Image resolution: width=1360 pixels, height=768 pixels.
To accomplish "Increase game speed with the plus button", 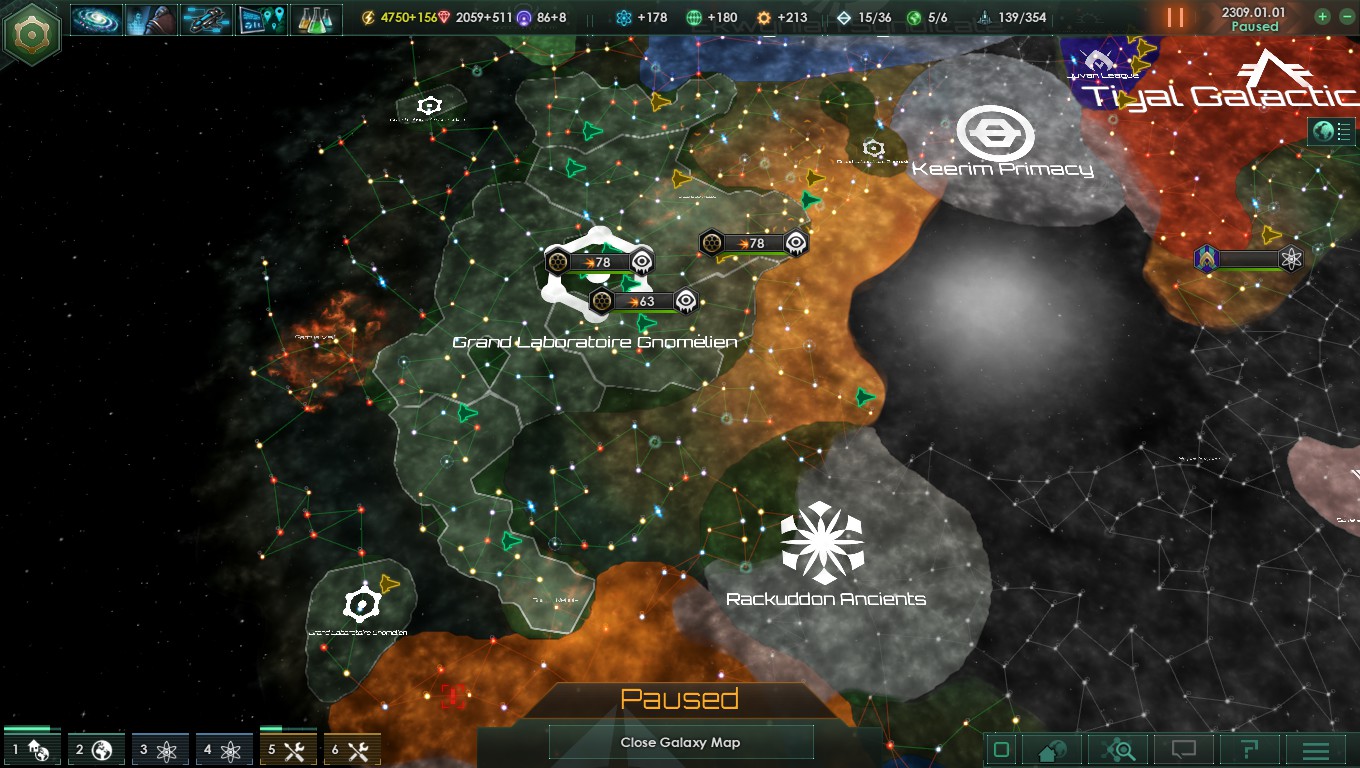I will pyautogui.click(x=1323, y=17).
